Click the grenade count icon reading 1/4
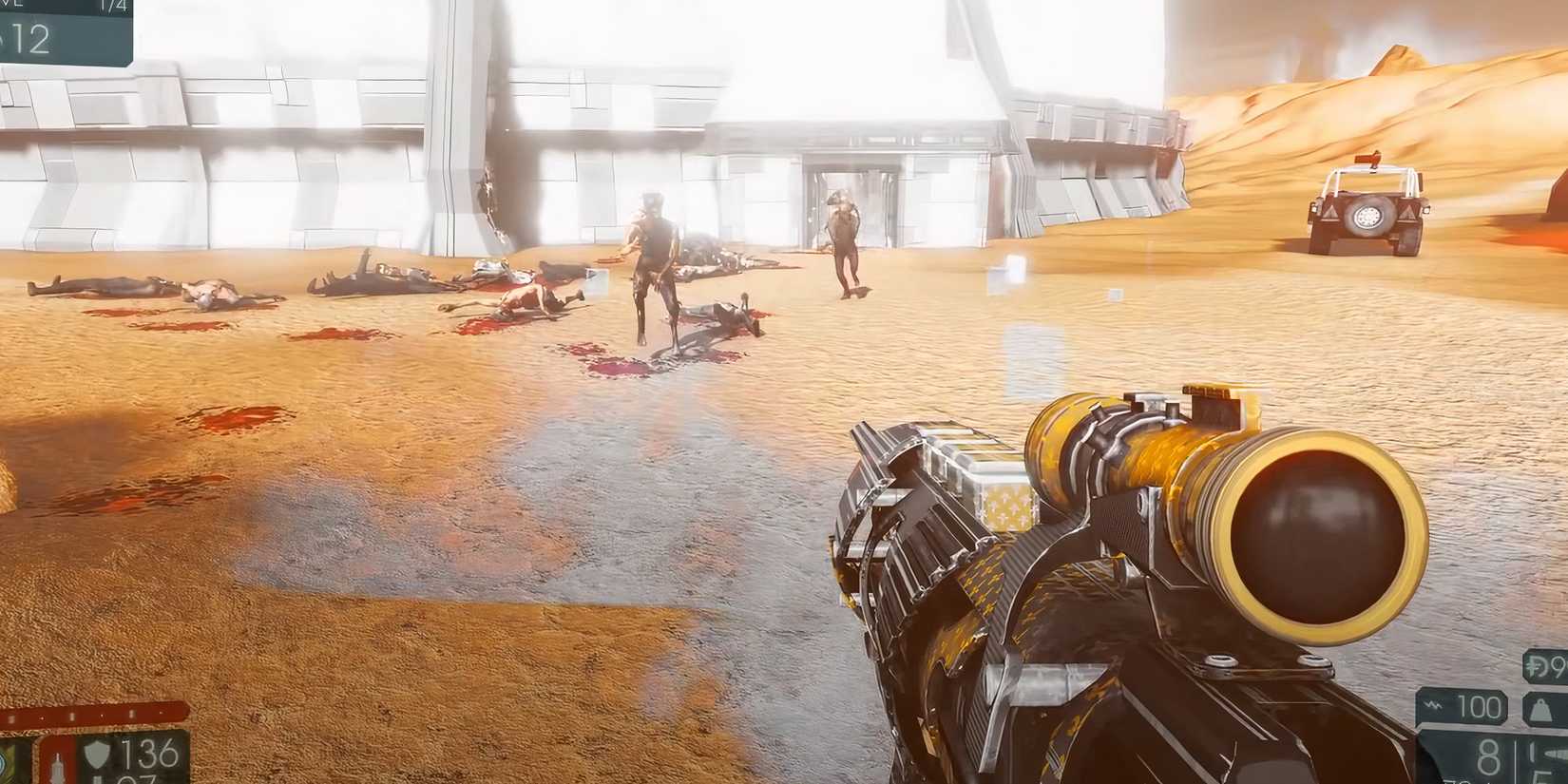Viewport: 1568px width, 784px height. coord(113,6)
